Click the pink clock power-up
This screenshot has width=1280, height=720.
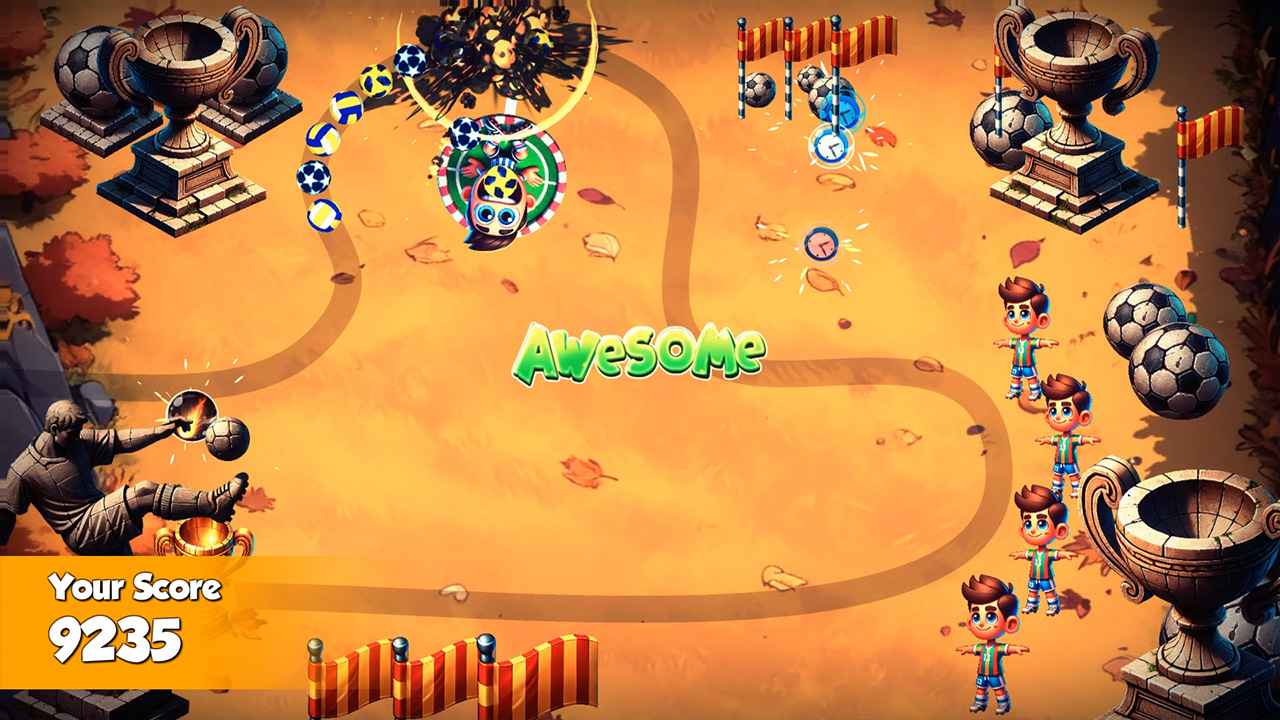(820, 243)
